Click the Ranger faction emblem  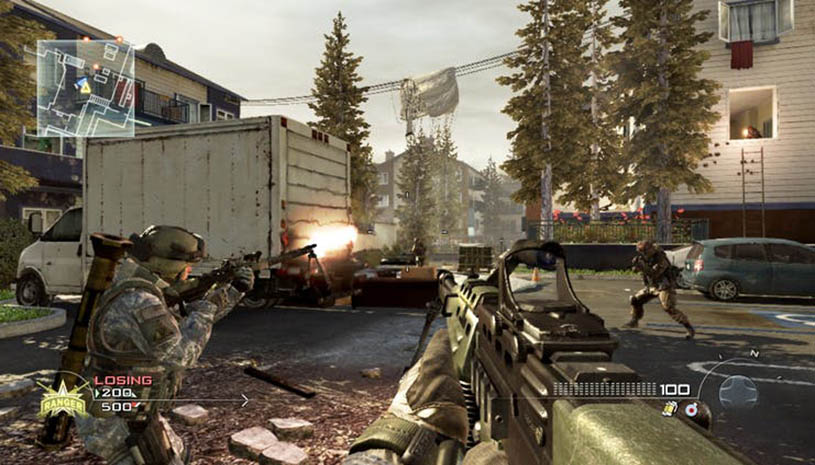point(63,397)
